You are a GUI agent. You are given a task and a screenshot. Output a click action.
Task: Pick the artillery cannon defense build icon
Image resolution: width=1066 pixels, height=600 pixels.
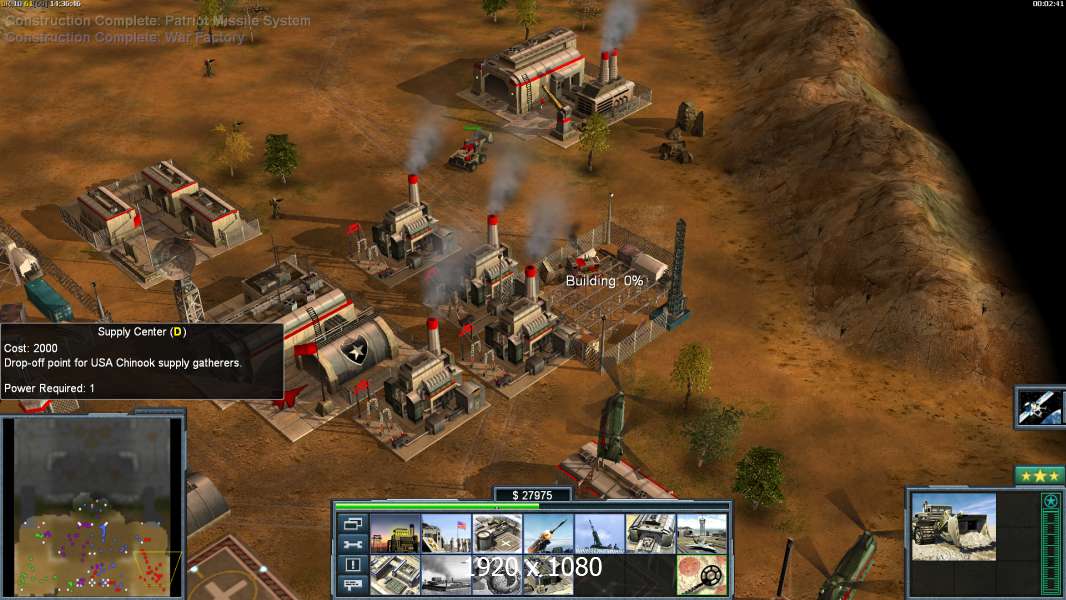599,534
